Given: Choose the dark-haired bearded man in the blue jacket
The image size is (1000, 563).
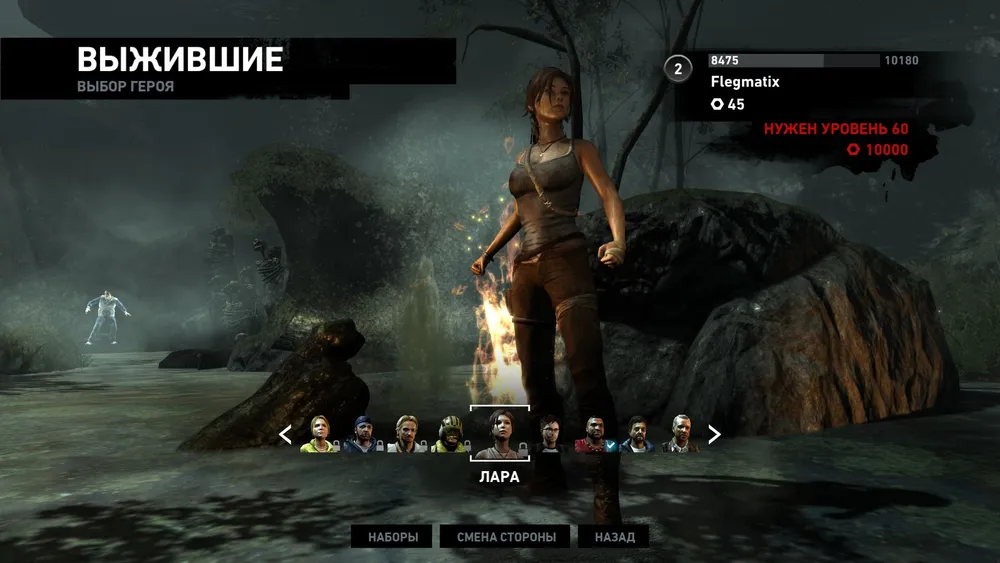Looking at the screenshot, I should tap(637, 434).
